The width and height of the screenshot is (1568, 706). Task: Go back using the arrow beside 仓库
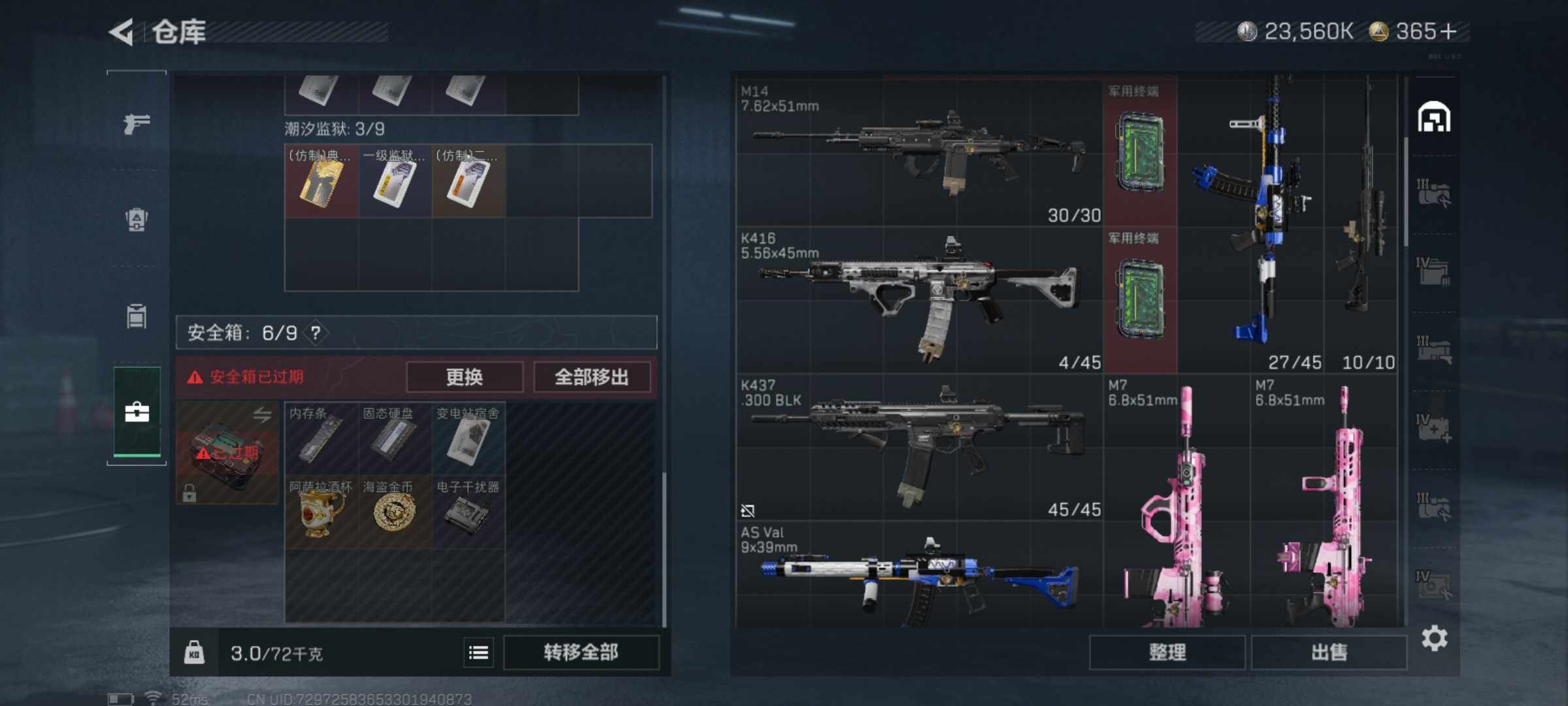[x=122, y=31]
